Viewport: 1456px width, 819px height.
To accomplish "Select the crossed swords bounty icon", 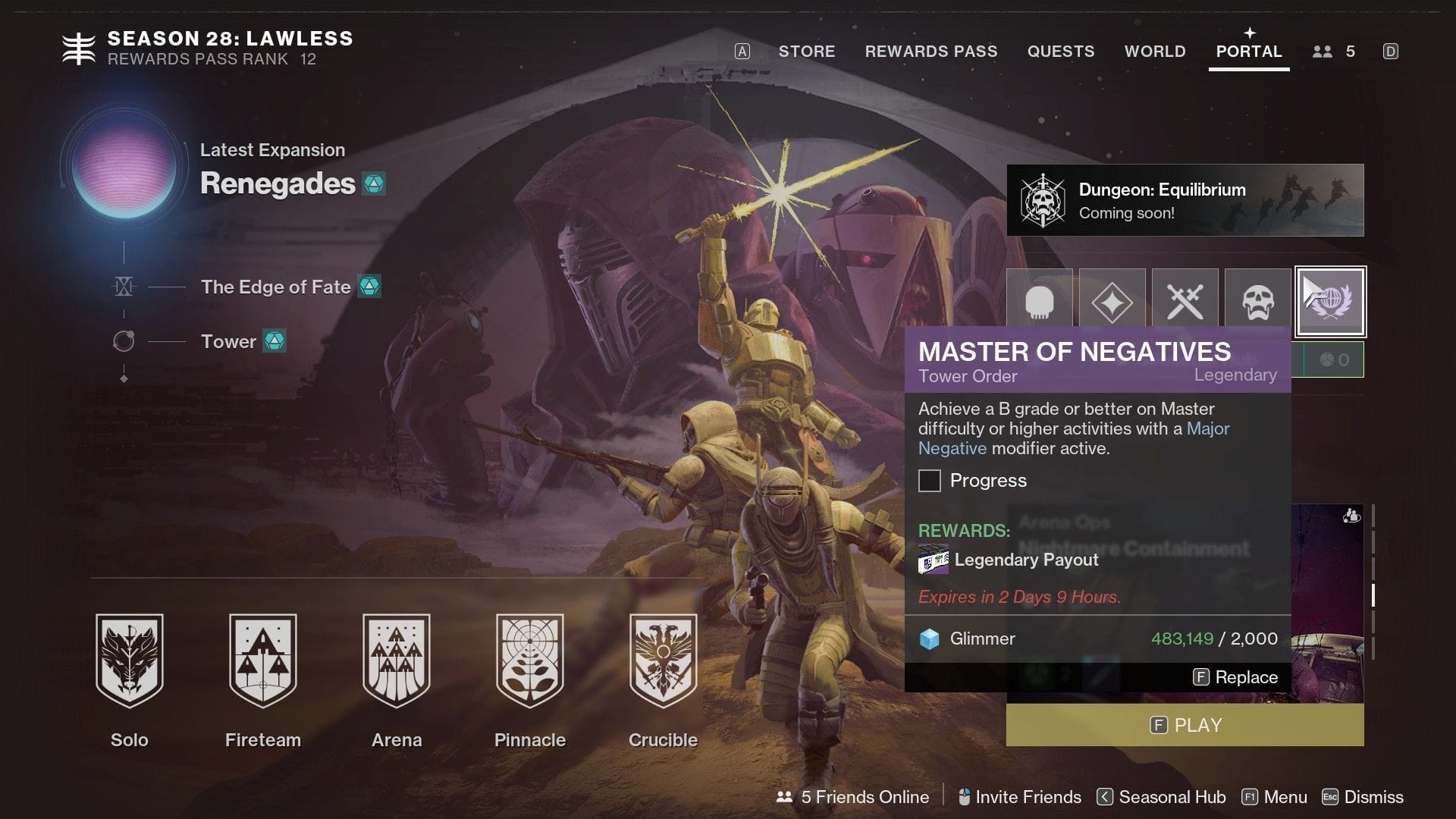I will pos(1185,302).
